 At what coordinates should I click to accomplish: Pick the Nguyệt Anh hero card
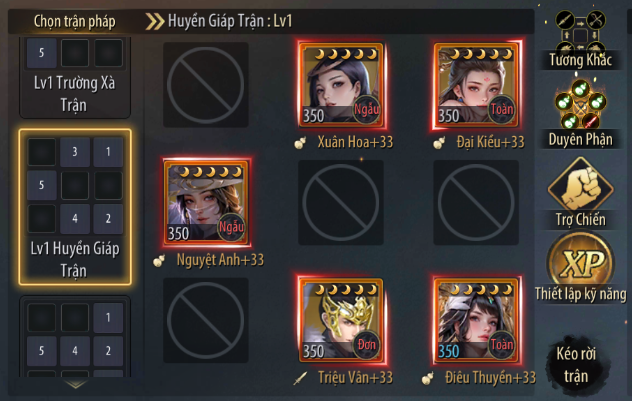207,202
